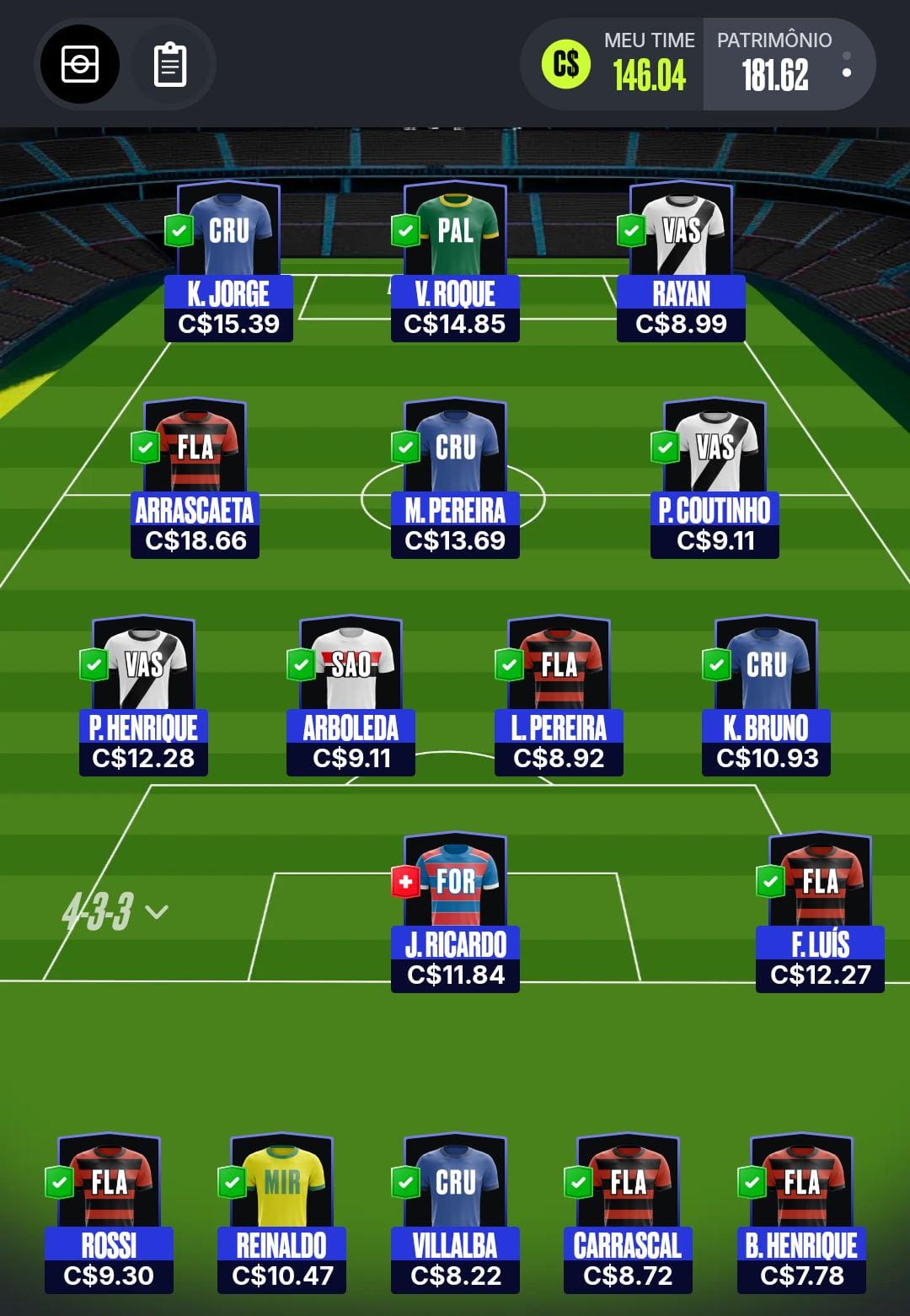This screenshot has width=910, height=1316.
Task: Open the clipboard list view
Action: [169, 64]
